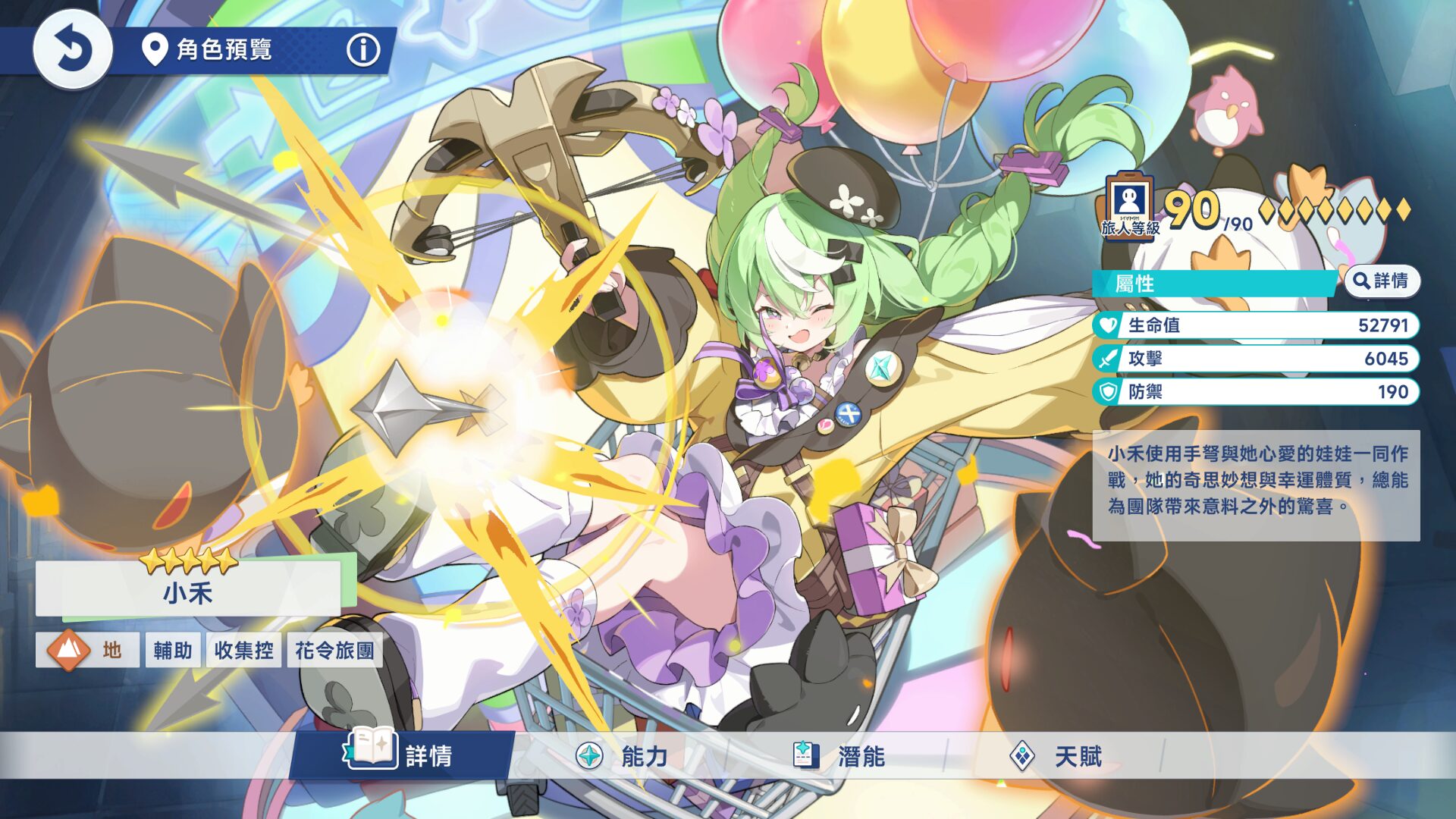Switch to the 潛能 tab

click(x=839, y=756)
